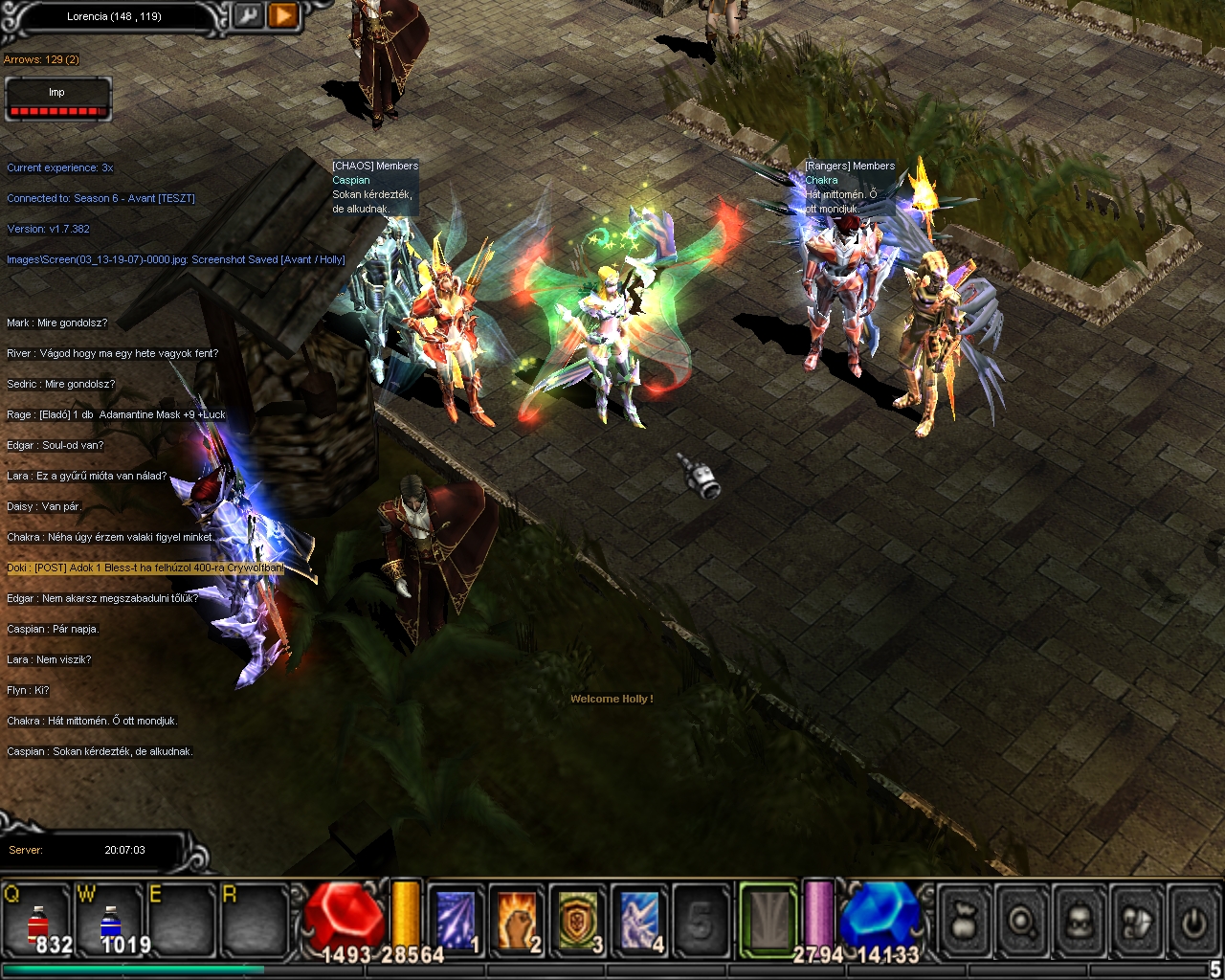Open the magnifying glass search menu
1225x980 pixels.
point(1023,921)
